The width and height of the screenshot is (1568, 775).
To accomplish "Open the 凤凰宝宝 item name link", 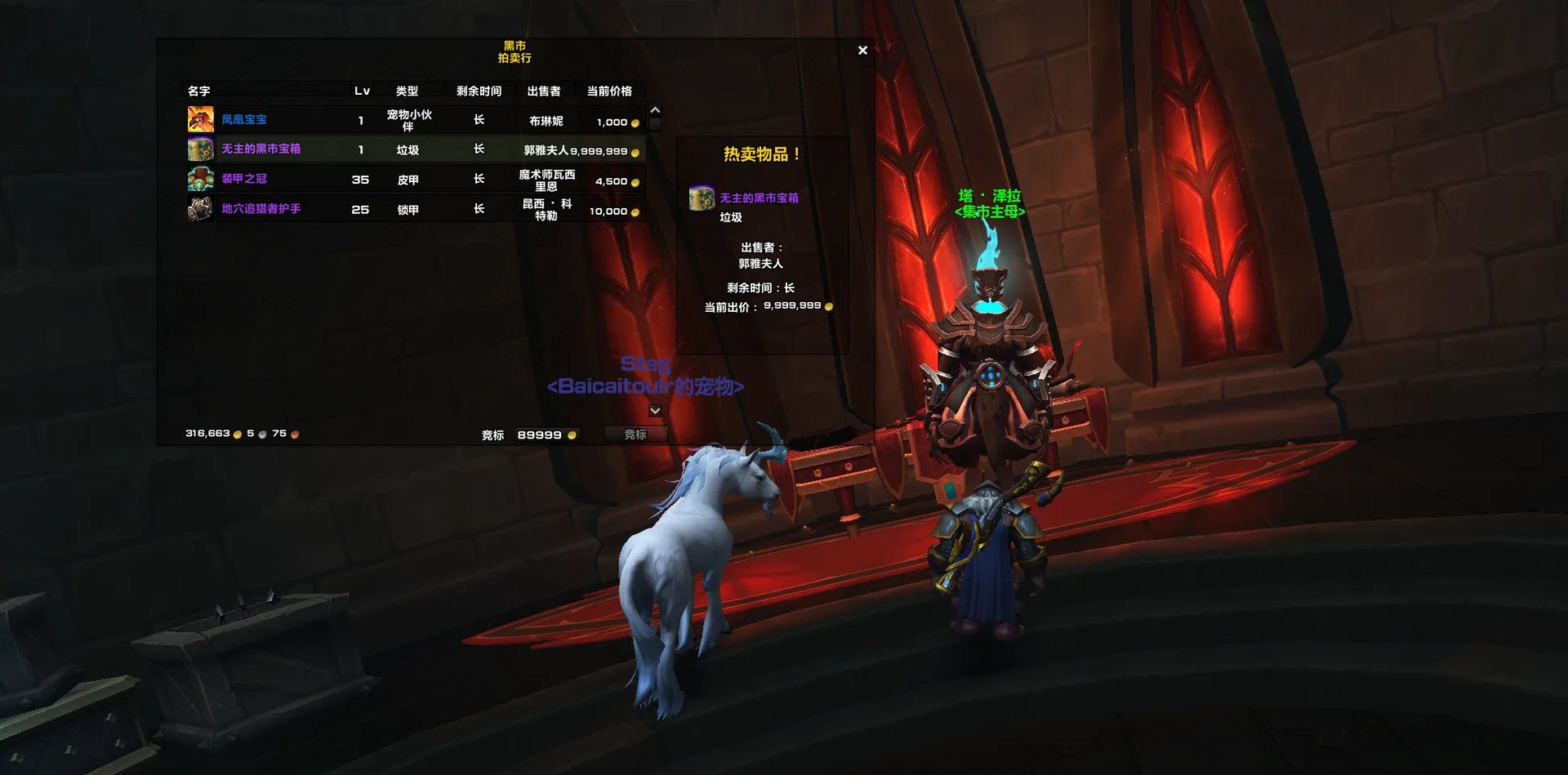I will [x=245, y=118].
